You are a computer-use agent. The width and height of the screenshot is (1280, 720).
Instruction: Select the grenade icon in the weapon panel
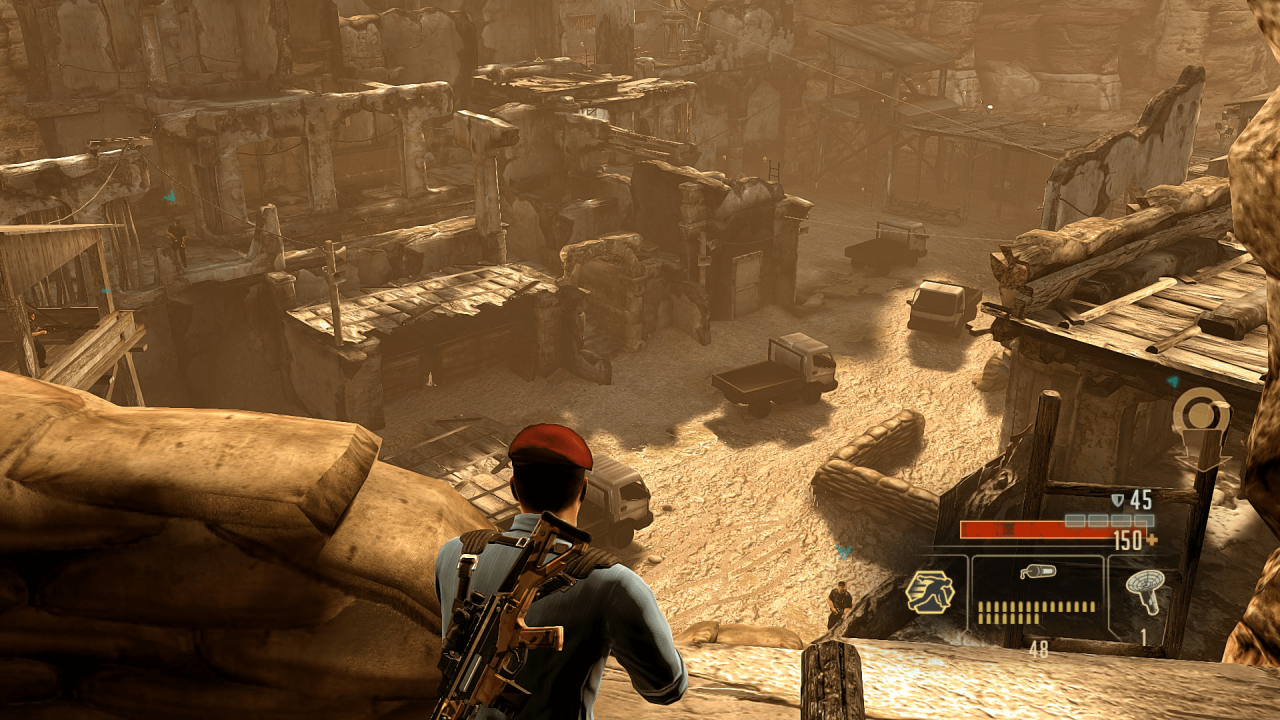point(1036,571)
